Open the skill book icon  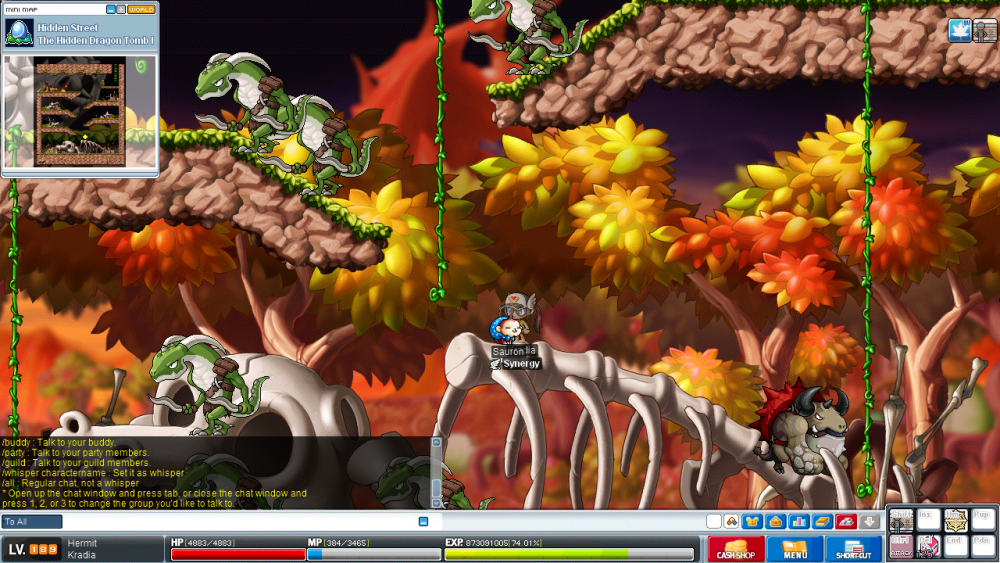(x=822, y=521)
